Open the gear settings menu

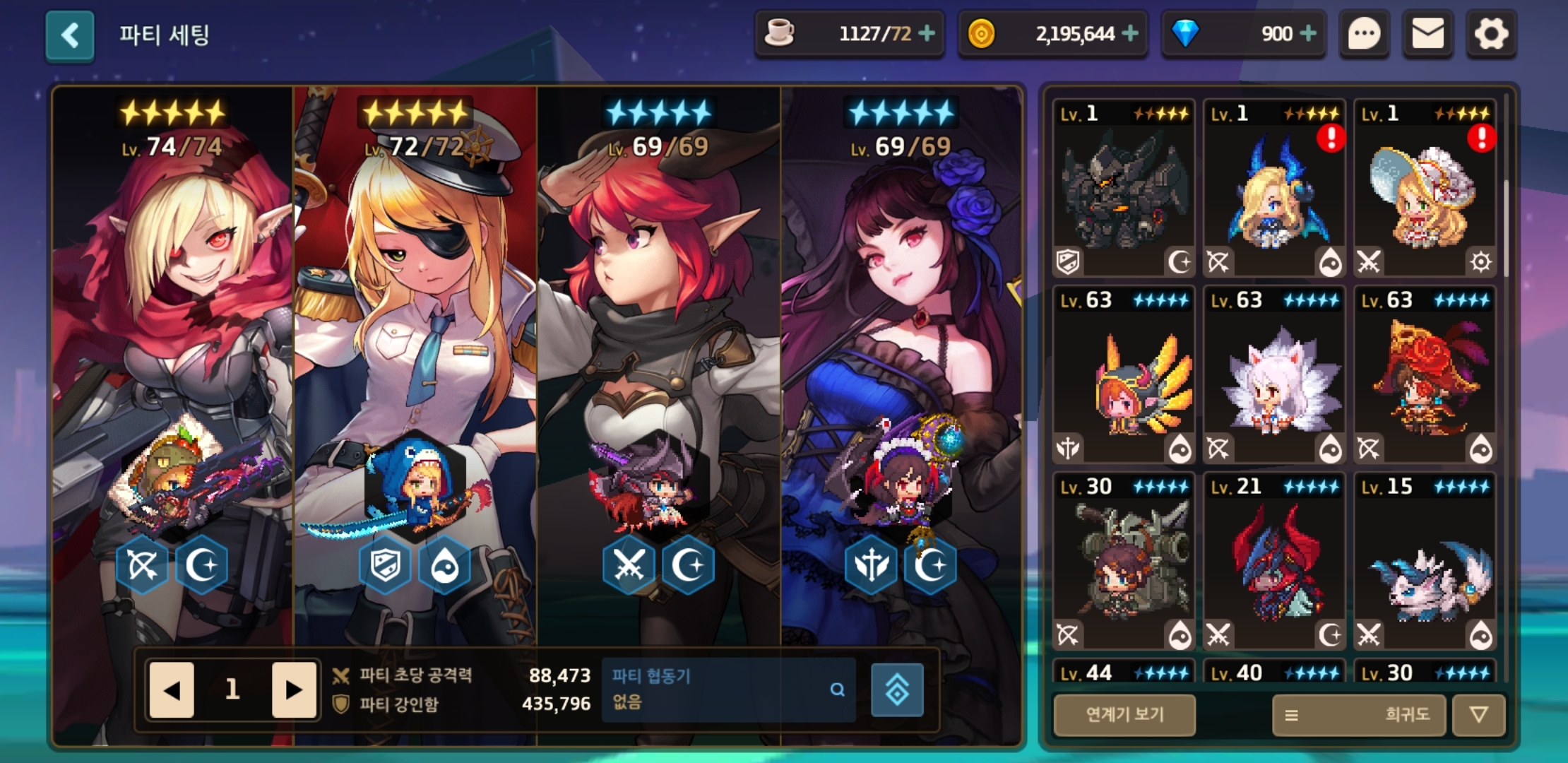(x=1491, y=34)
